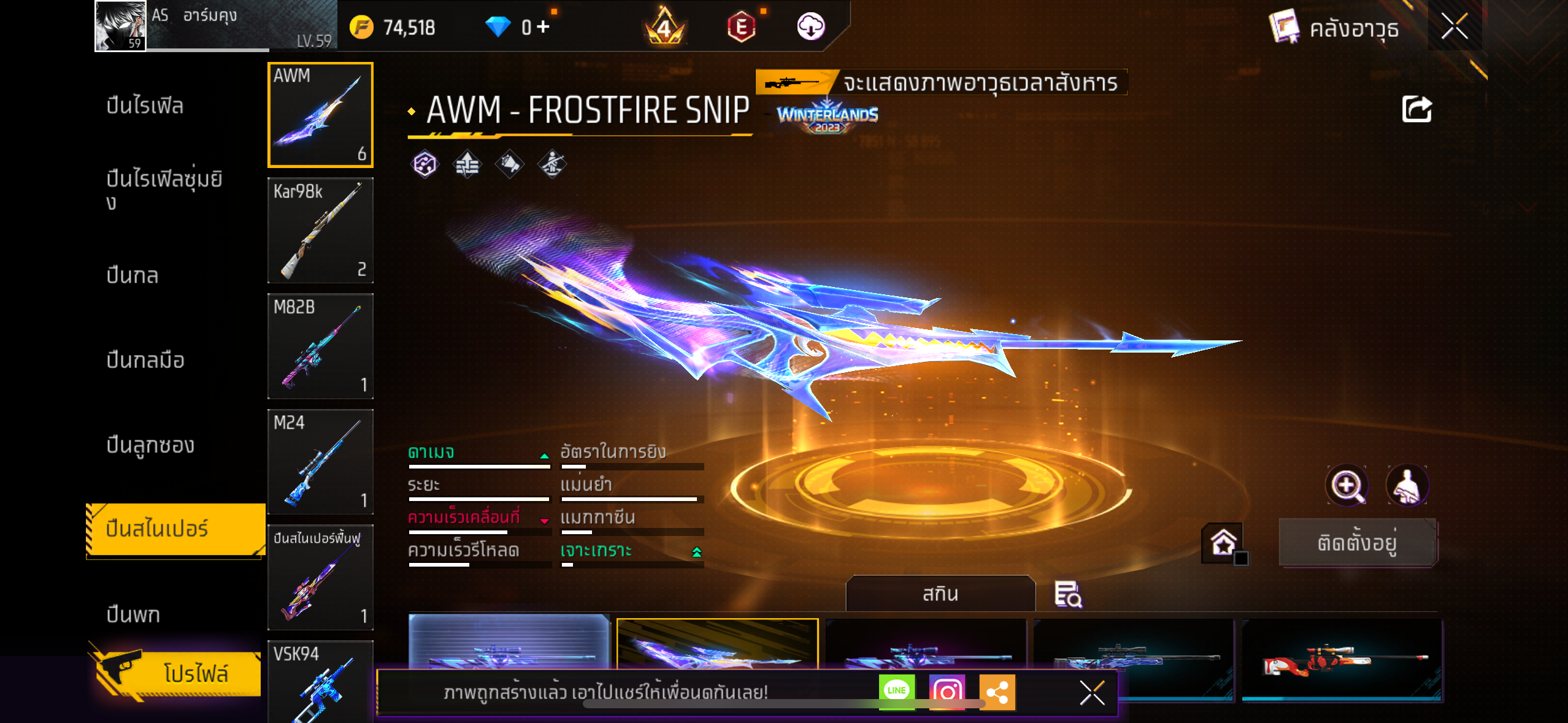Switch to the ปืนกลมือ SMG category
Screen dimensions: 1568x723
pyautogui.click(x=145, y=360)
